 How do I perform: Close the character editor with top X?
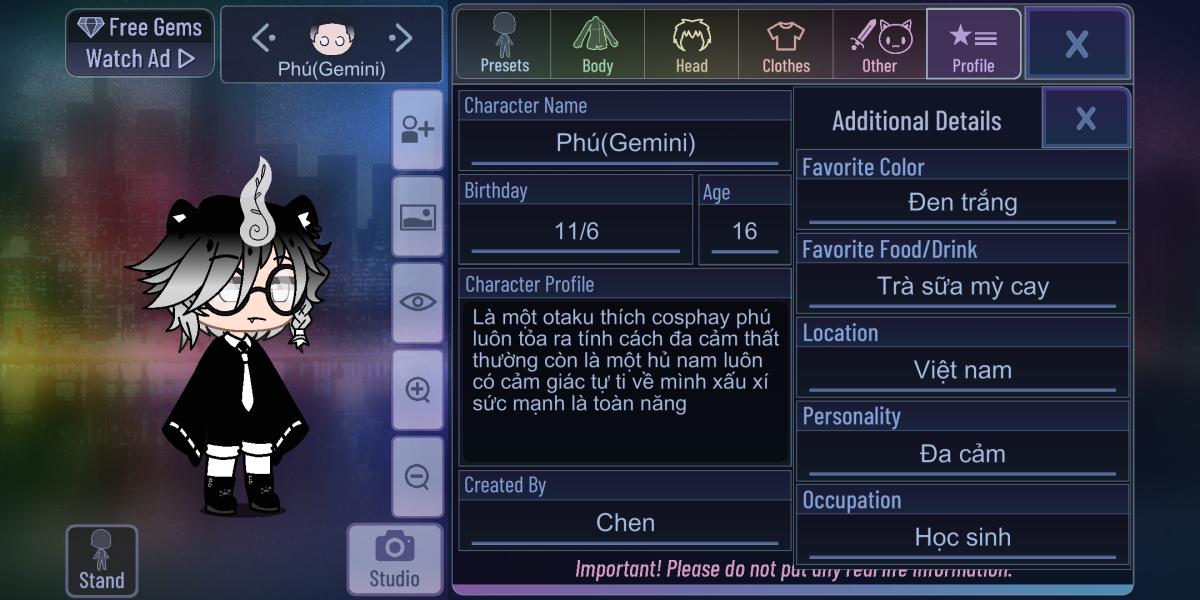click(1077, 44)
